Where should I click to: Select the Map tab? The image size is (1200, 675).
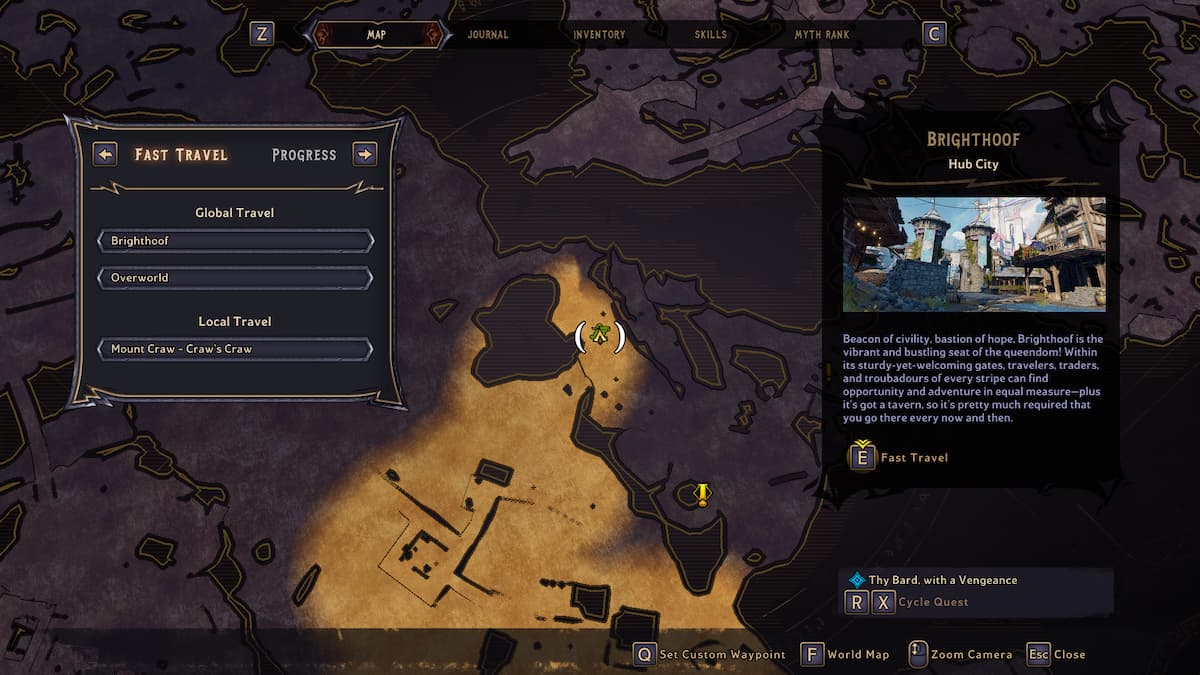coord(377,35)
